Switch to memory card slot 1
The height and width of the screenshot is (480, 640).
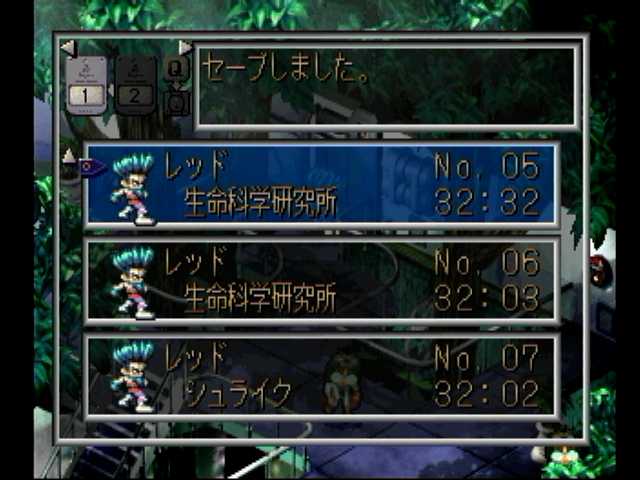click(x=85, y=83)
